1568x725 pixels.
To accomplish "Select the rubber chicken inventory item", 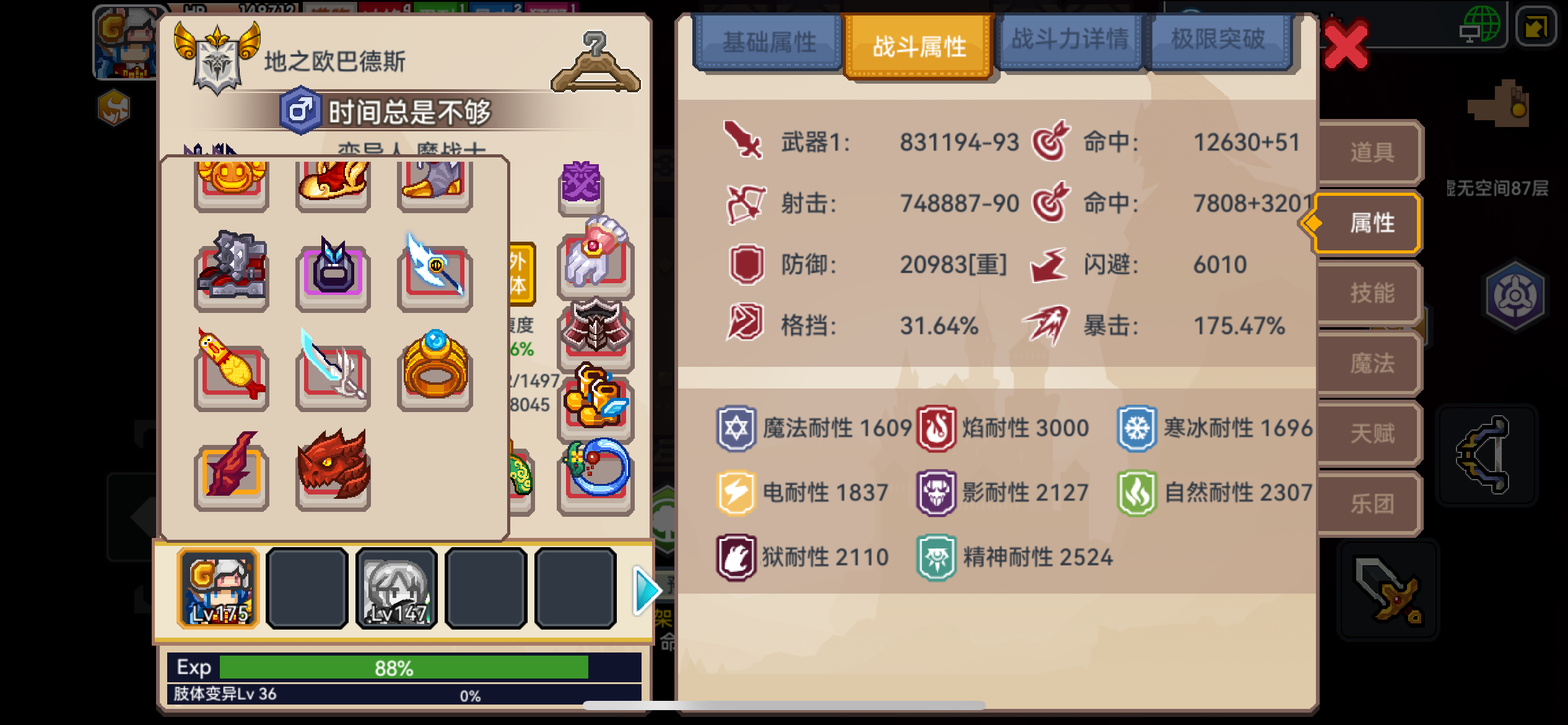I will point(230,372).
